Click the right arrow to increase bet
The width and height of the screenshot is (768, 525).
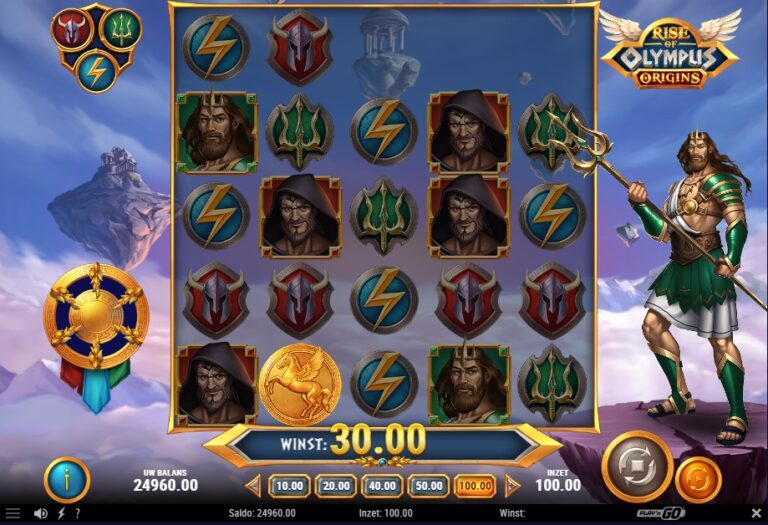(512, 486)
